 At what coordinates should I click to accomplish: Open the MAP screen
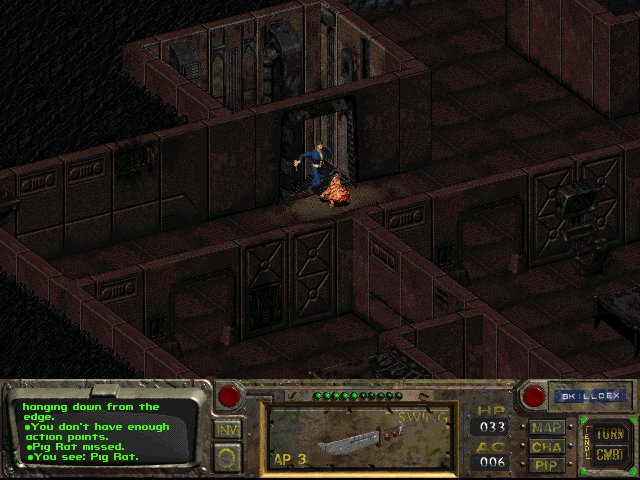(x=547, y=428)
